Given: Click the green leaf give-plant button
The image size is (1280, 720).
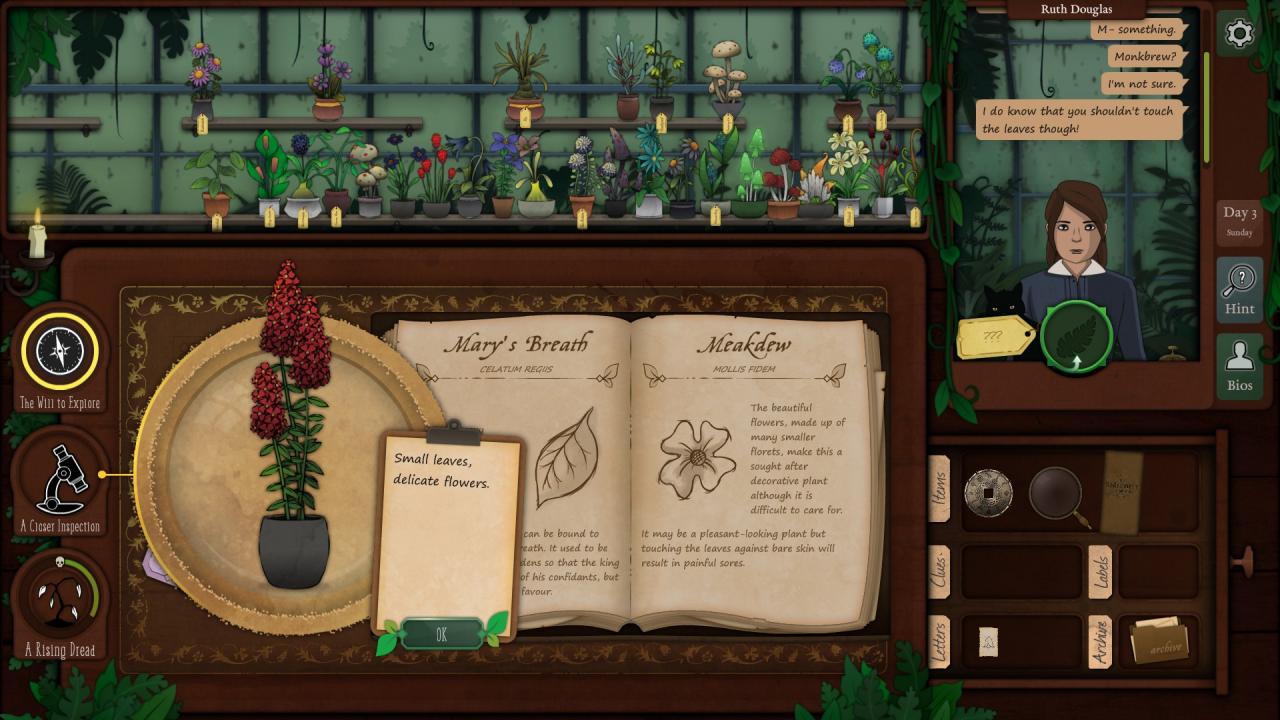Looking at the screenshot, I should pos(1076,336).
